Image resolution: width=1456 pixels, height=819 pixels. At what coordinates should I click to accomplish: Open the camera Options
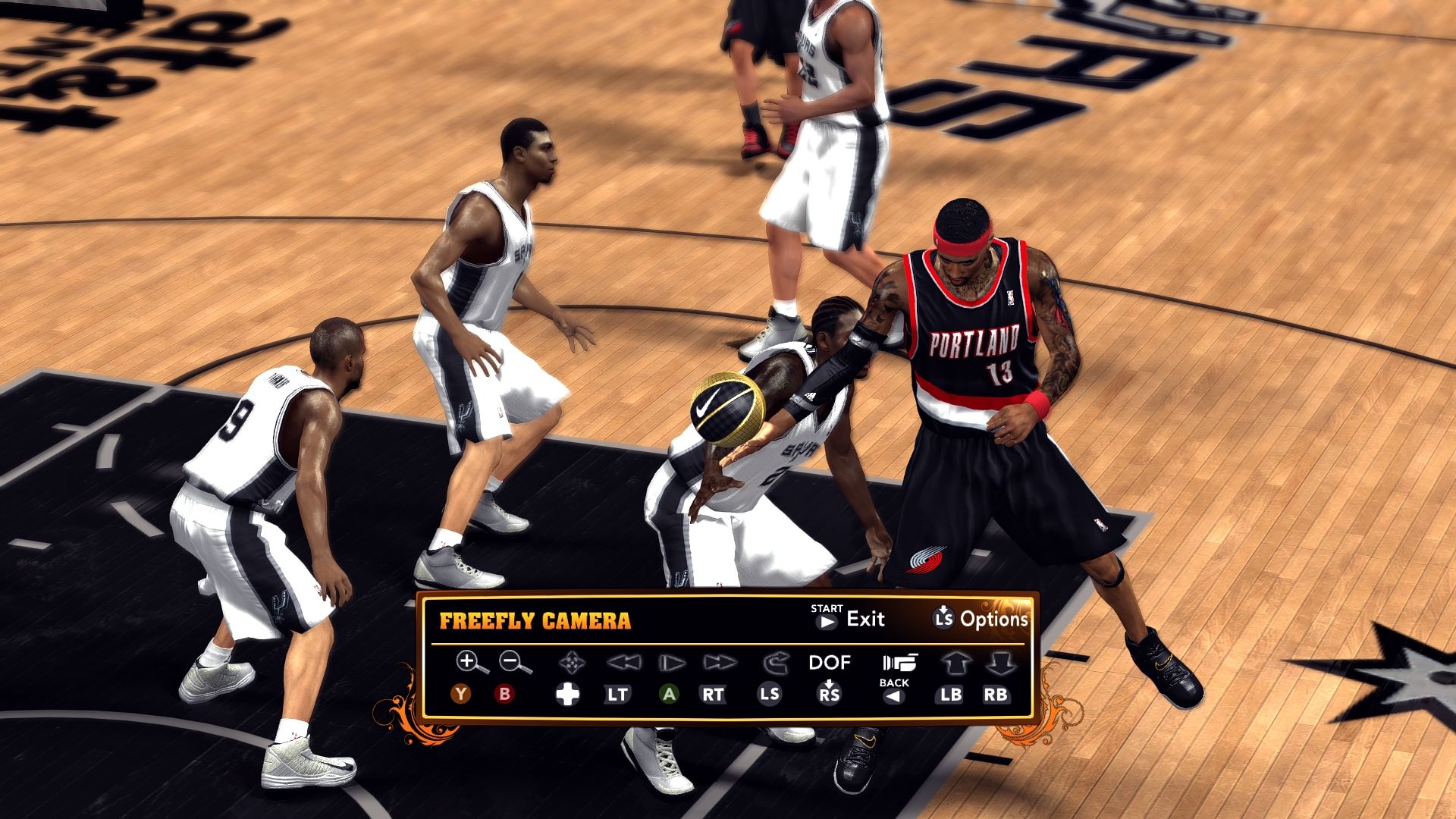click(x=980, y=619)
